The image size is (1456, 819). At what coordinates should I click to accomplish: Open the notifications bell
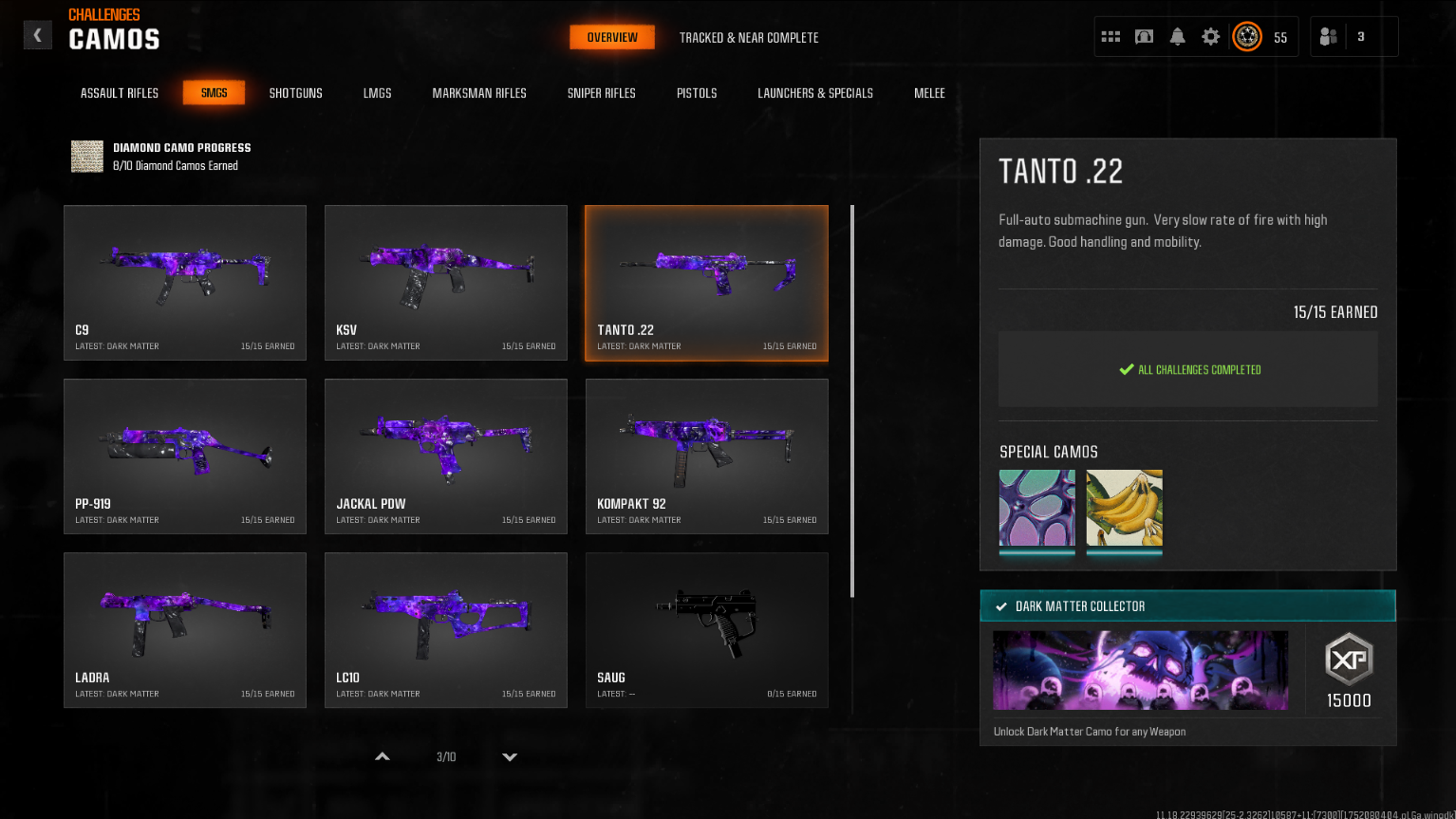click(1177, 35)
